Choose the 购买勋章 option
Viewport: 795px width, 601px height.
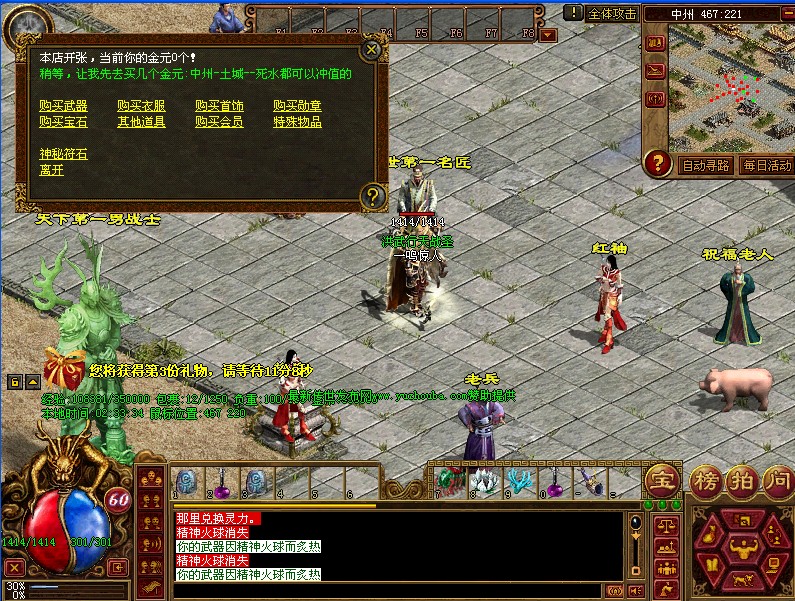click(297, 105)
